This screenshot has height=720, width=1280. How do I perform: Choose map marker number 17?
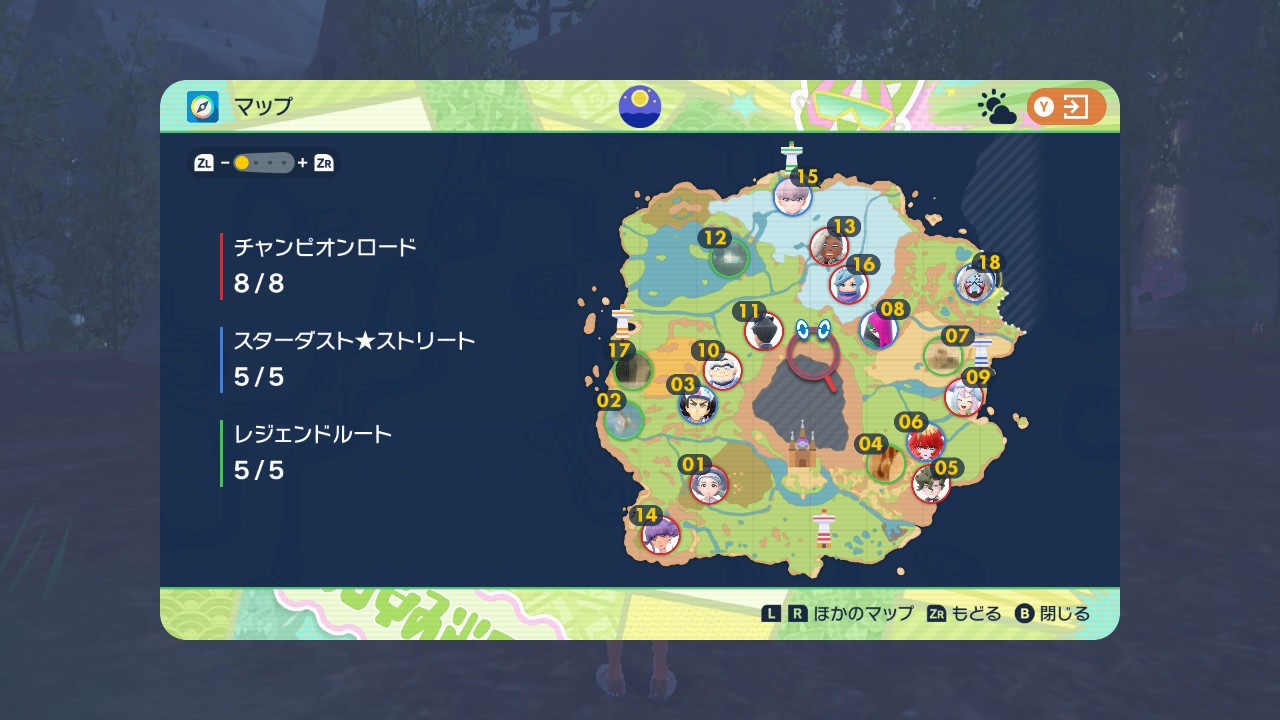pos(633,370)
